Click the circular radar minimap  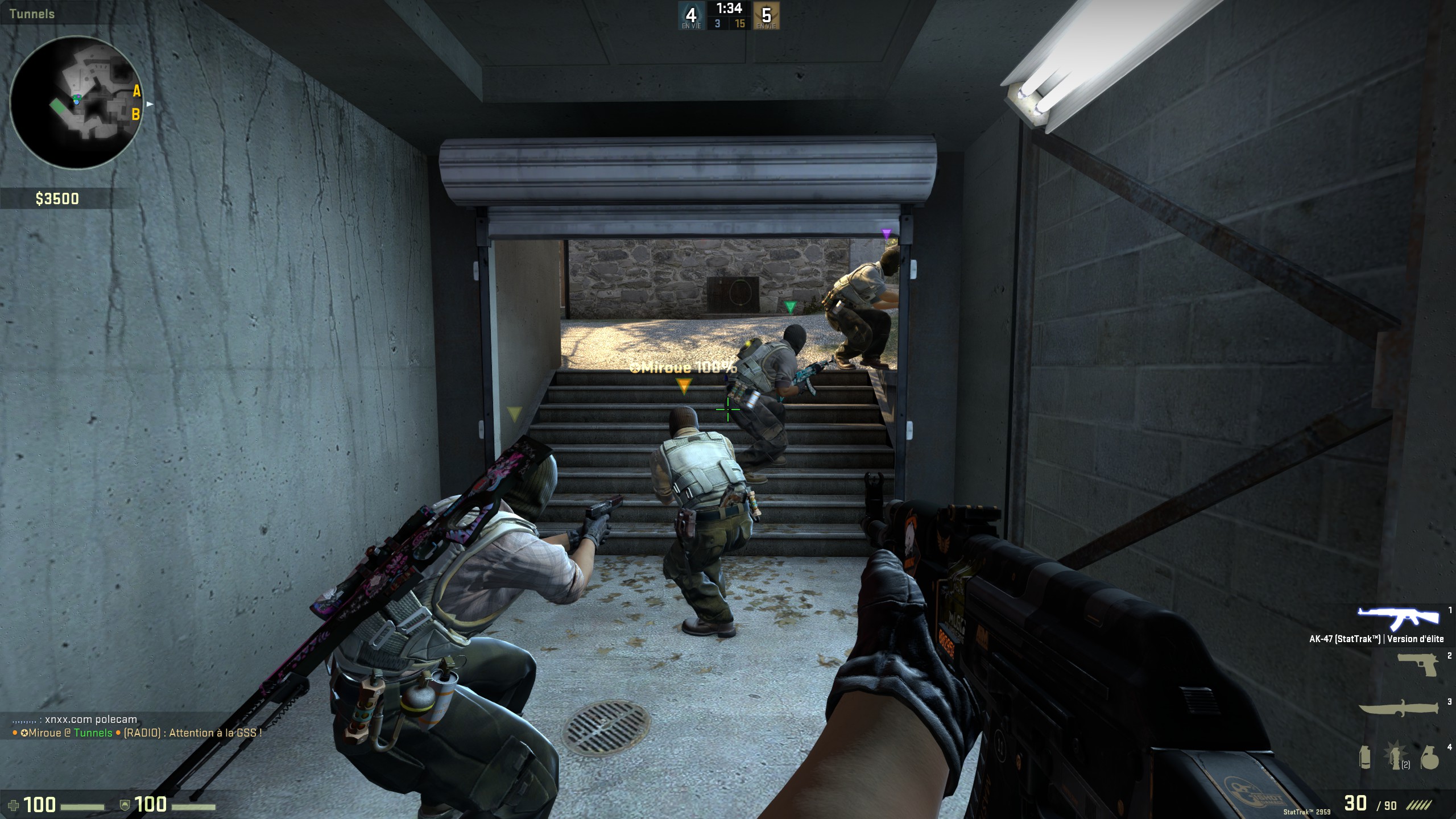76,102
